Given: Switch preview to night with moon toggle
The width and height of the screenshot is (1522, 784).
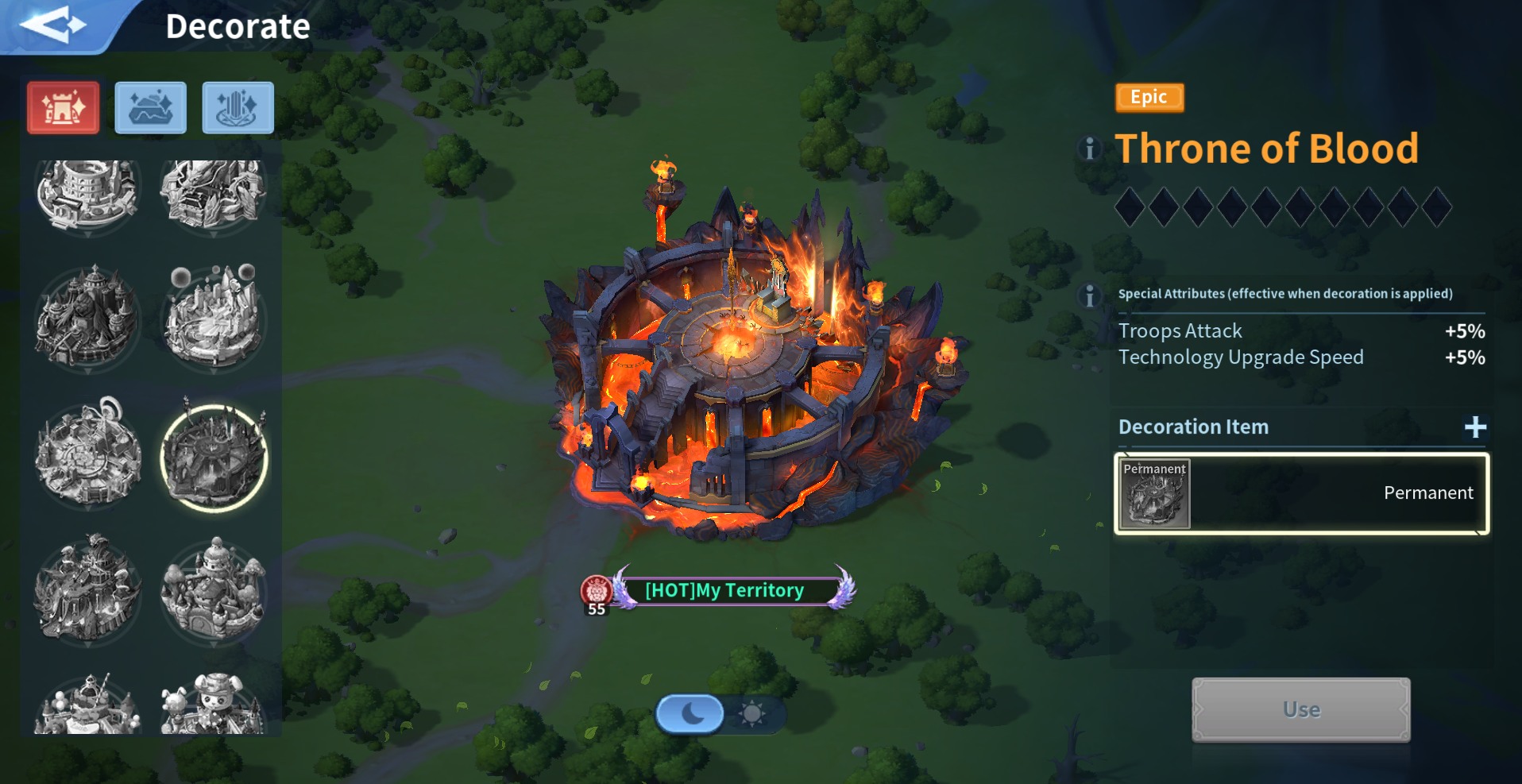Looking at the screenshot, I should pos(691,713).
